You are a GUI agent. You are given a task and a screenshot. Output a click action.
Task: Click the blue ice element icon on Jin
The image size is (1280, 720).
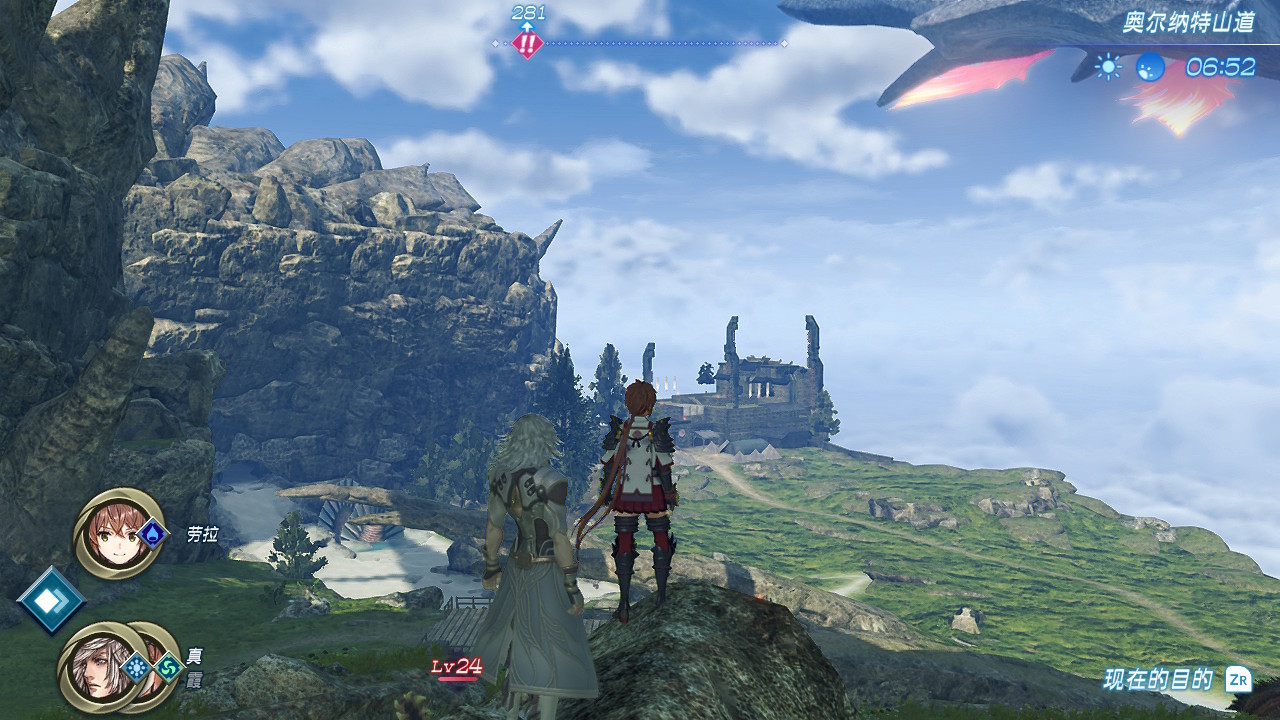coord(137,667)
